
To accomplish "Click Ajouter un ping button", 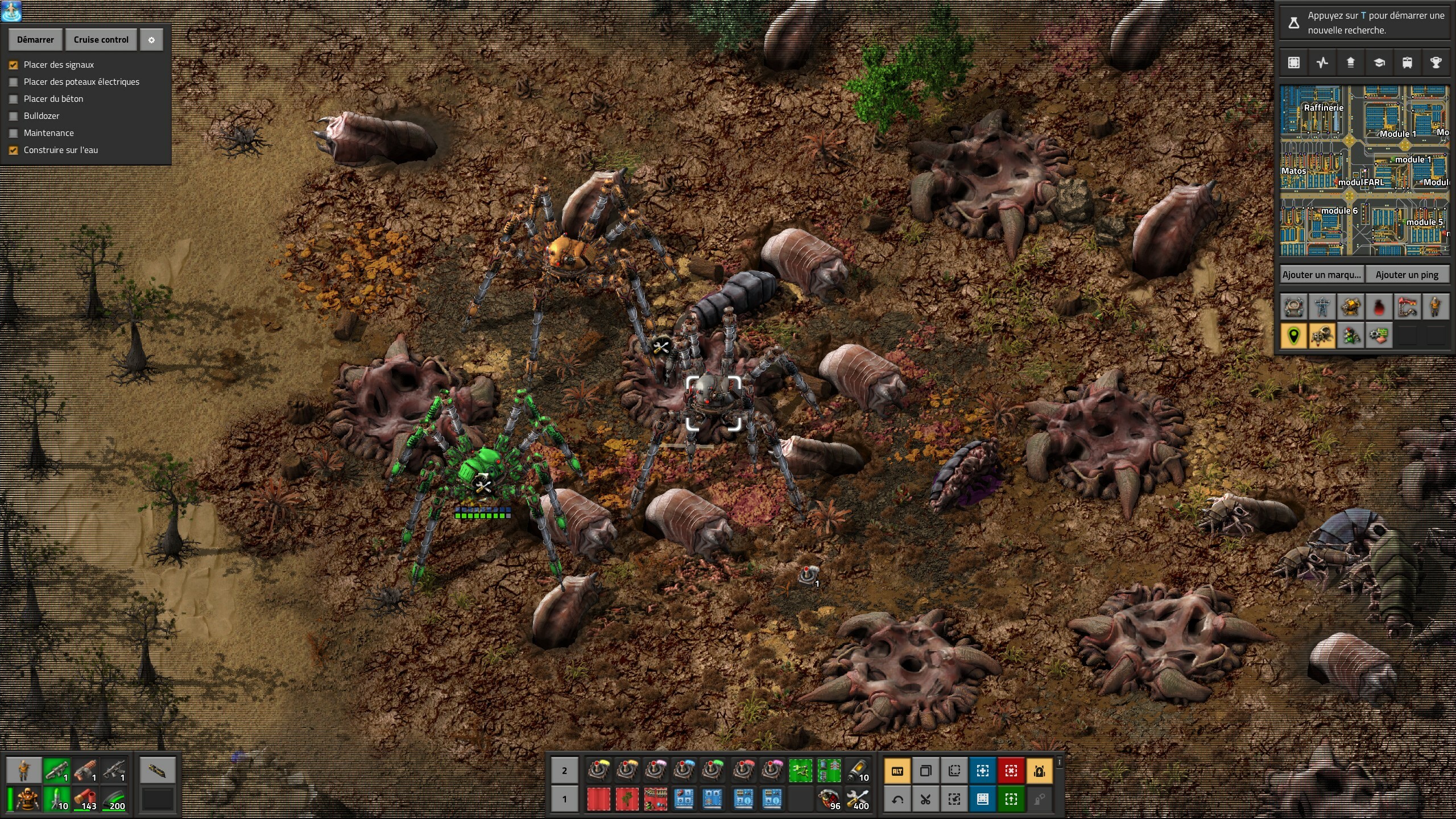I will click(x=1407, y=275).
